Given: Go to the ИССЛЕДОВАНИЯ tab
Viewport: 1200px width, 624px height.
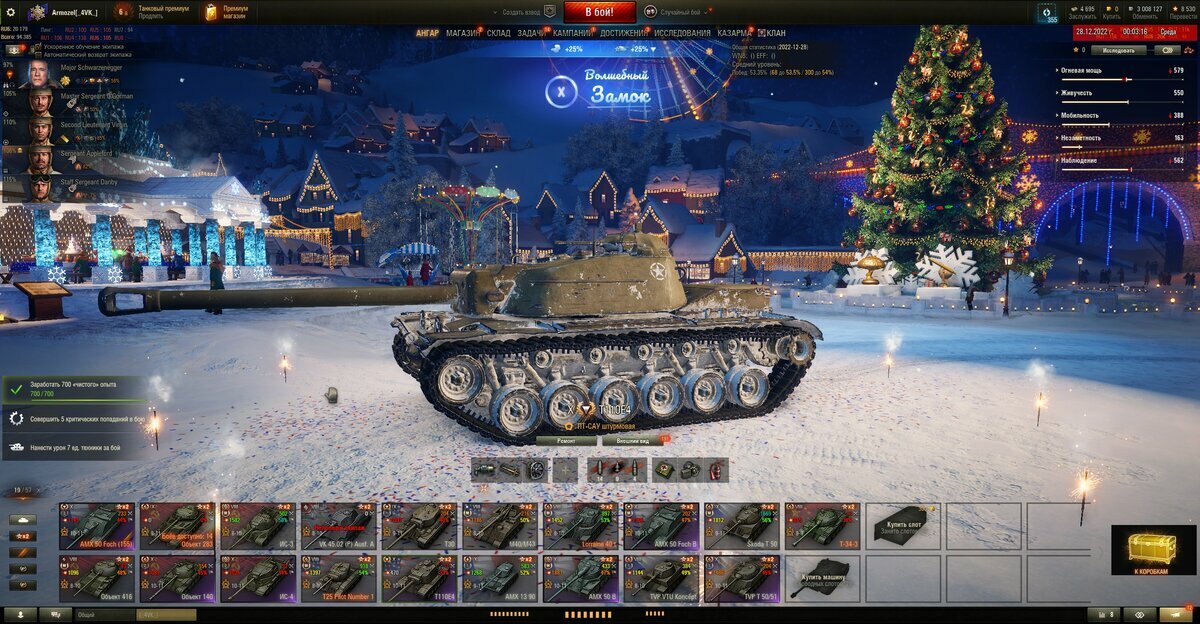Looking at the screenshot, I should pyautogui.click(x=683, y=33).
